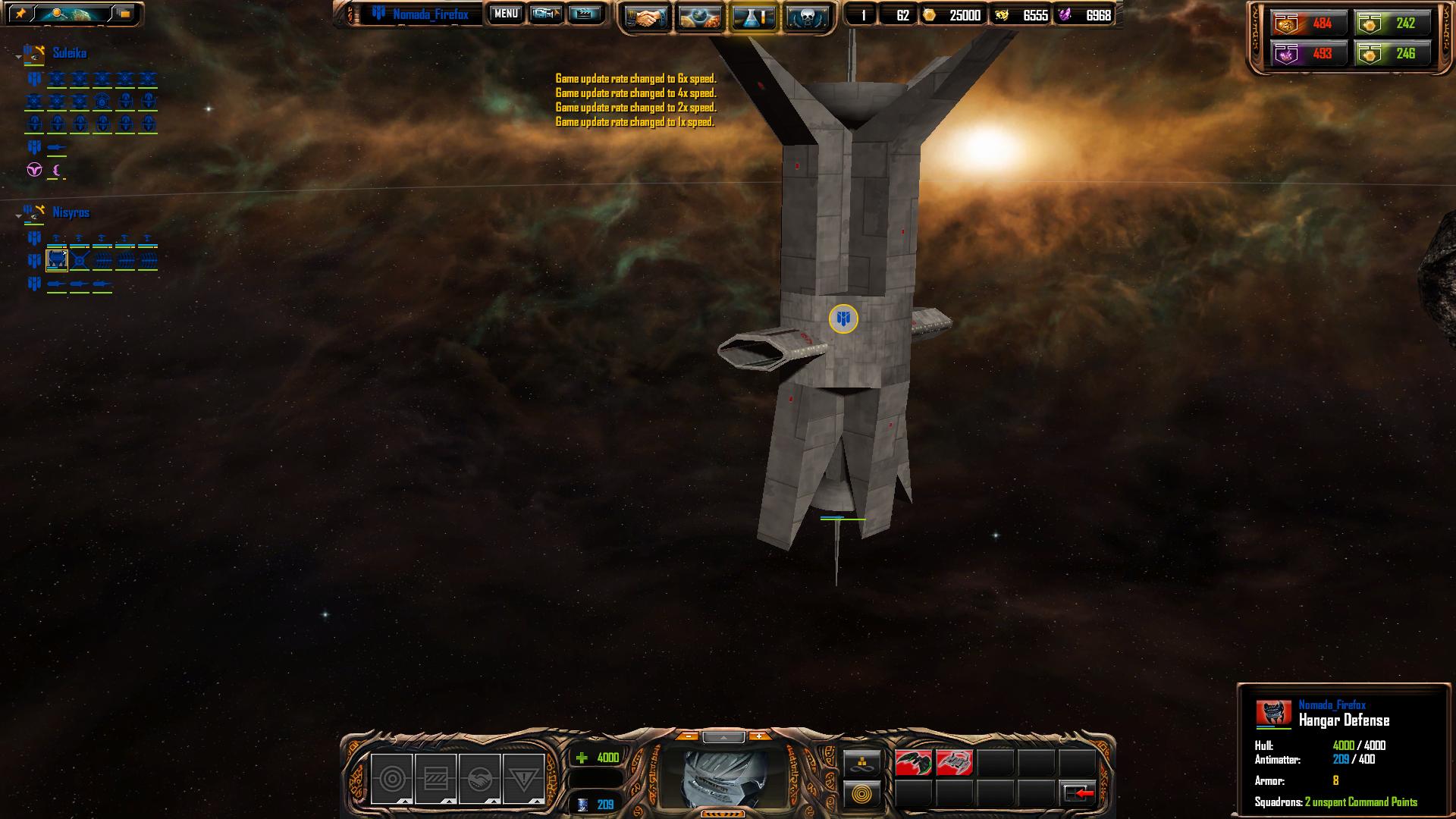Open the research flask screen
The image size is (1456, 819).
click(x=753, y=18)
